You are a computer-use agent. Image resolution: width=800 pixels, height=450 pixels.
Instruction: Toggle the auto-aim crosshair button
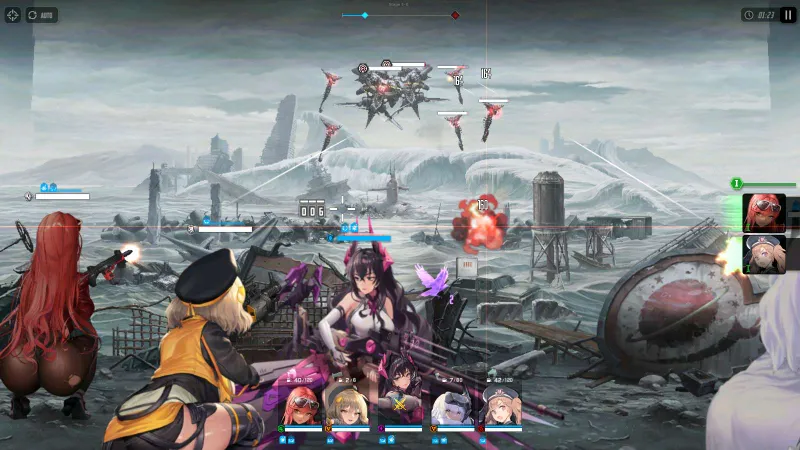(13, 15)
